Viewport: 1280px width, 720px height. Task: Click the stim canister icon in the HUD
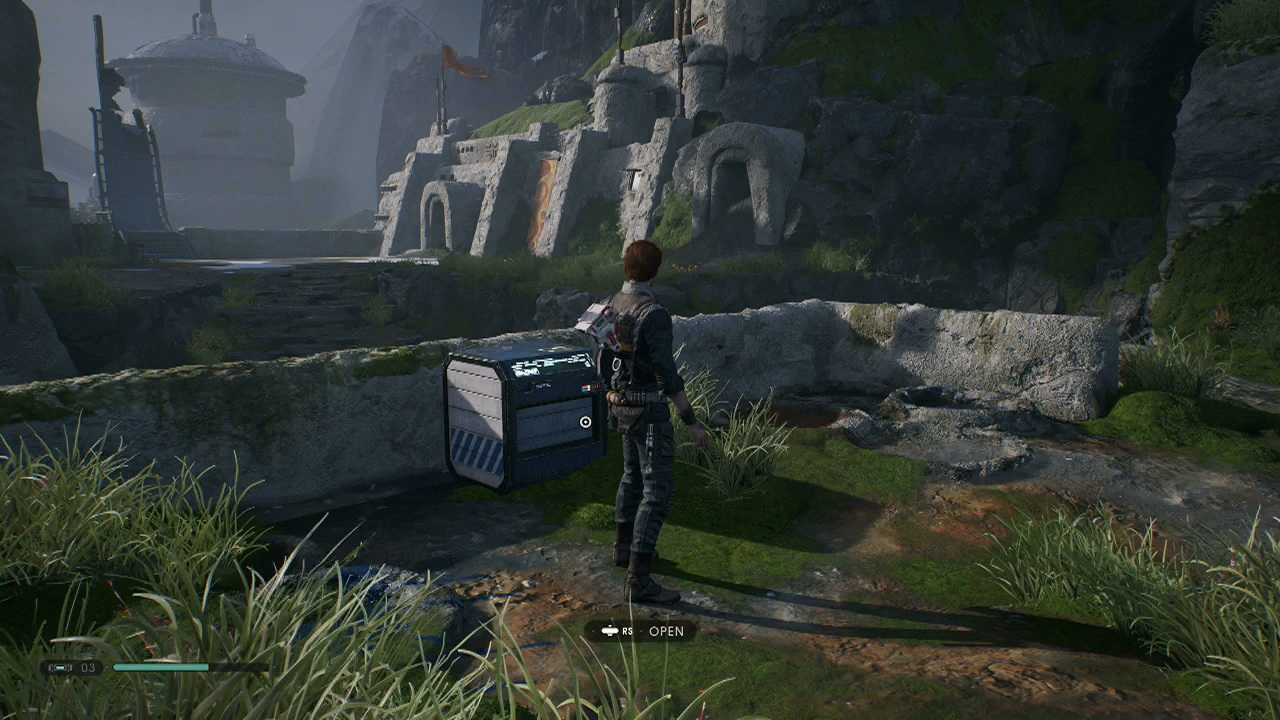(60, 667)
